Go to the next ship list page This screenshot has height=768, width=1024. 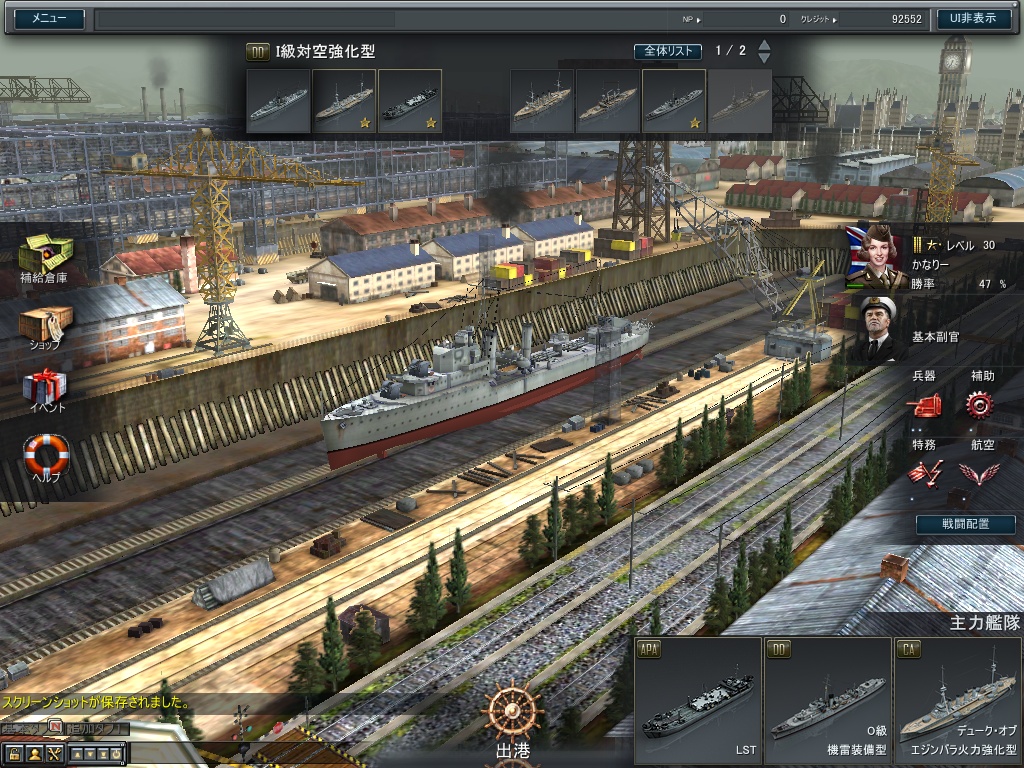point(765,58)
